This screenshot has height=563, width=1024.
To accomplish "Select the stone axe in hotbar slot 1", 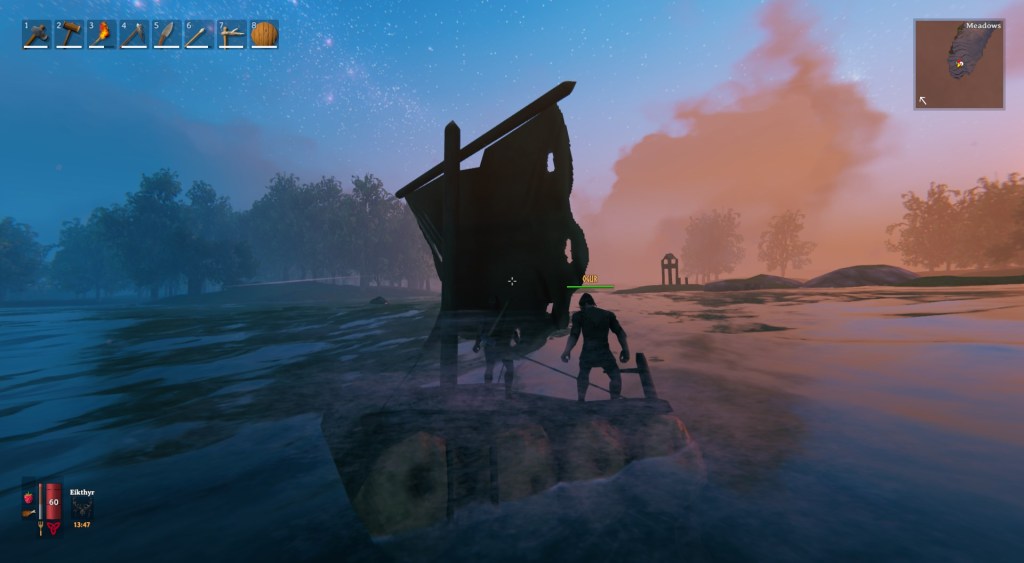I will click(37, 35).
